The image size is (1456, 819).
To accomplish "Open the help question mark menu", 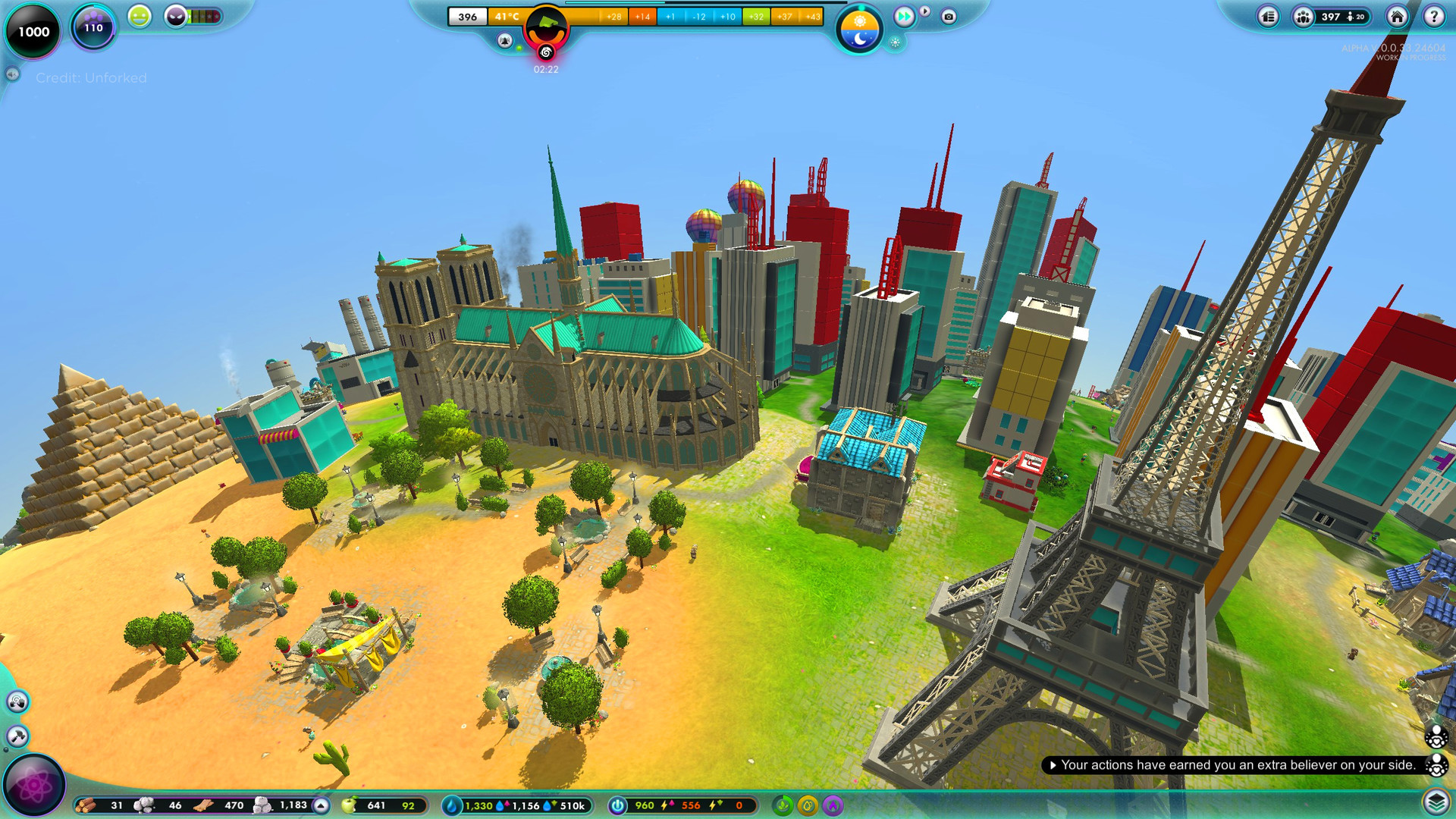I will coord(1433,17).
